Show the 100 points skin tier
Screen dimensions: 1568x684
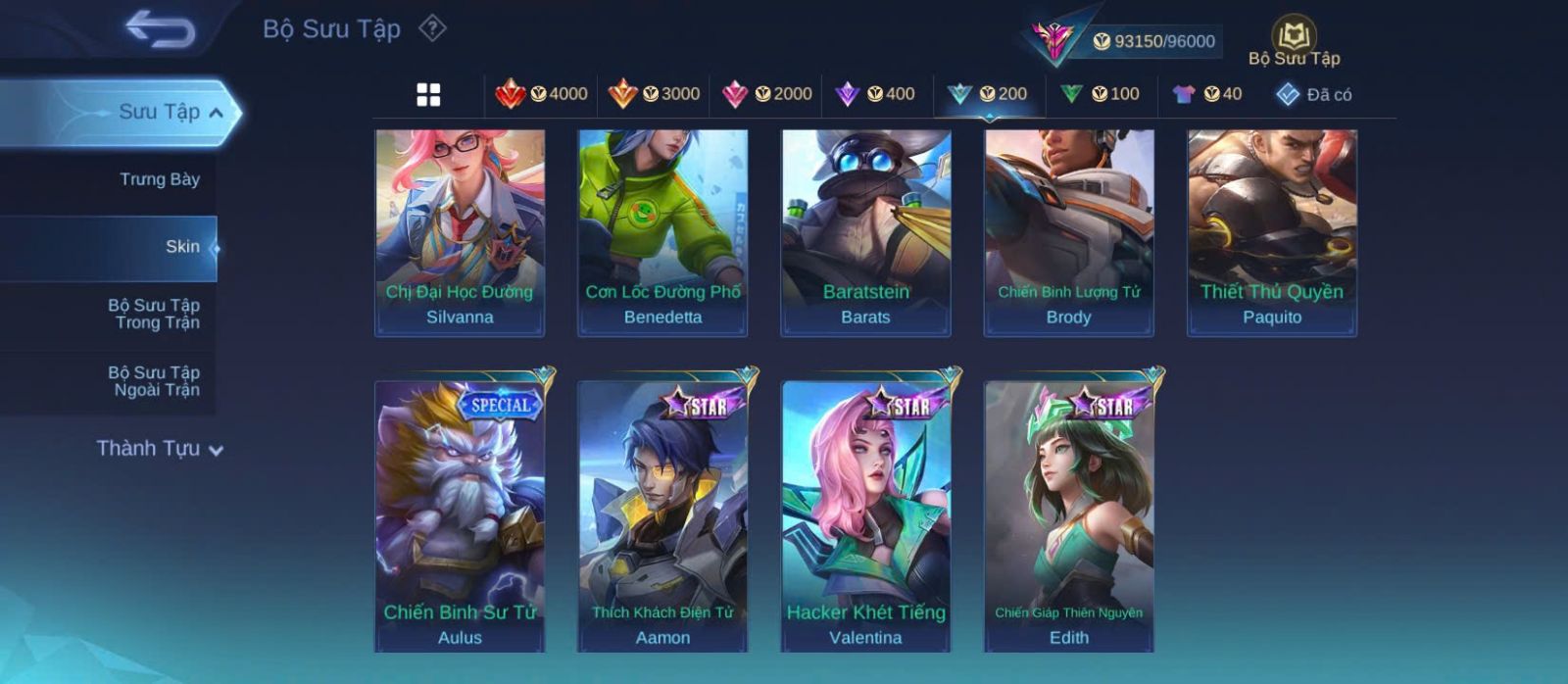point(1100,94)
